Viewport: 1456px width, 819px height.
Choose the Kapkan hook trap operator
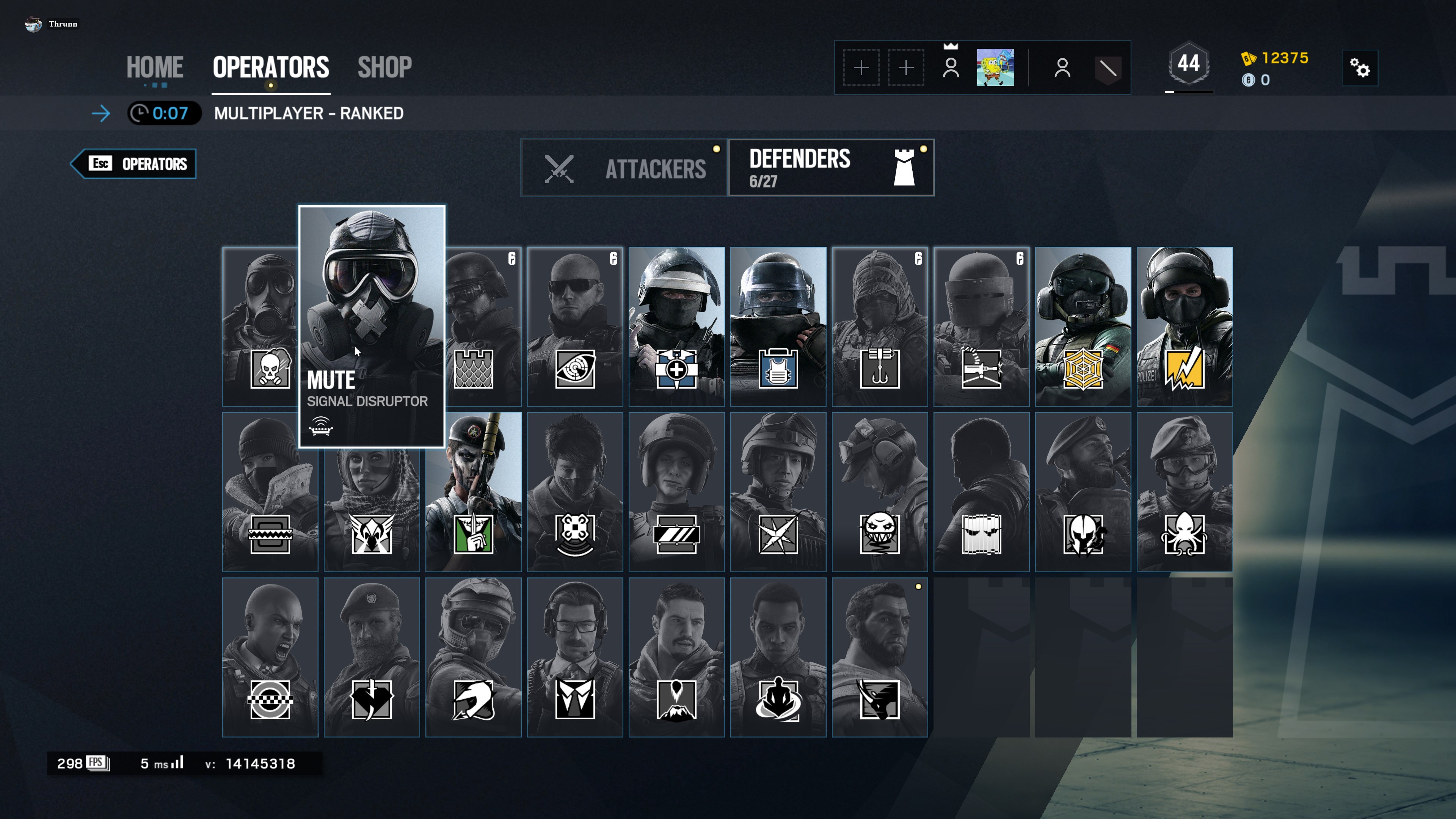pyautogui.click(x=880, y=326)
